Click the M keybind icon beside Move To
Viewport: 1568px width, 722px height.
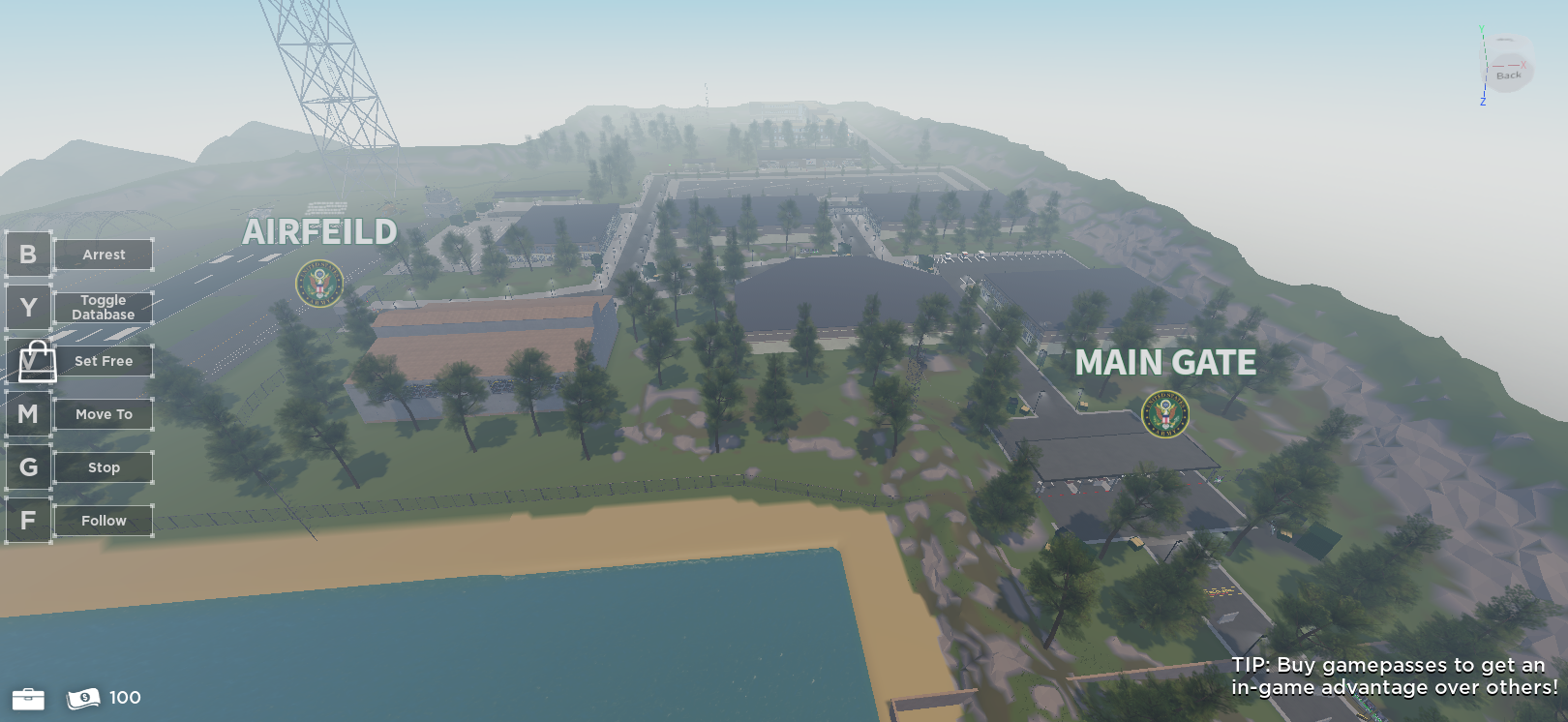28,414
